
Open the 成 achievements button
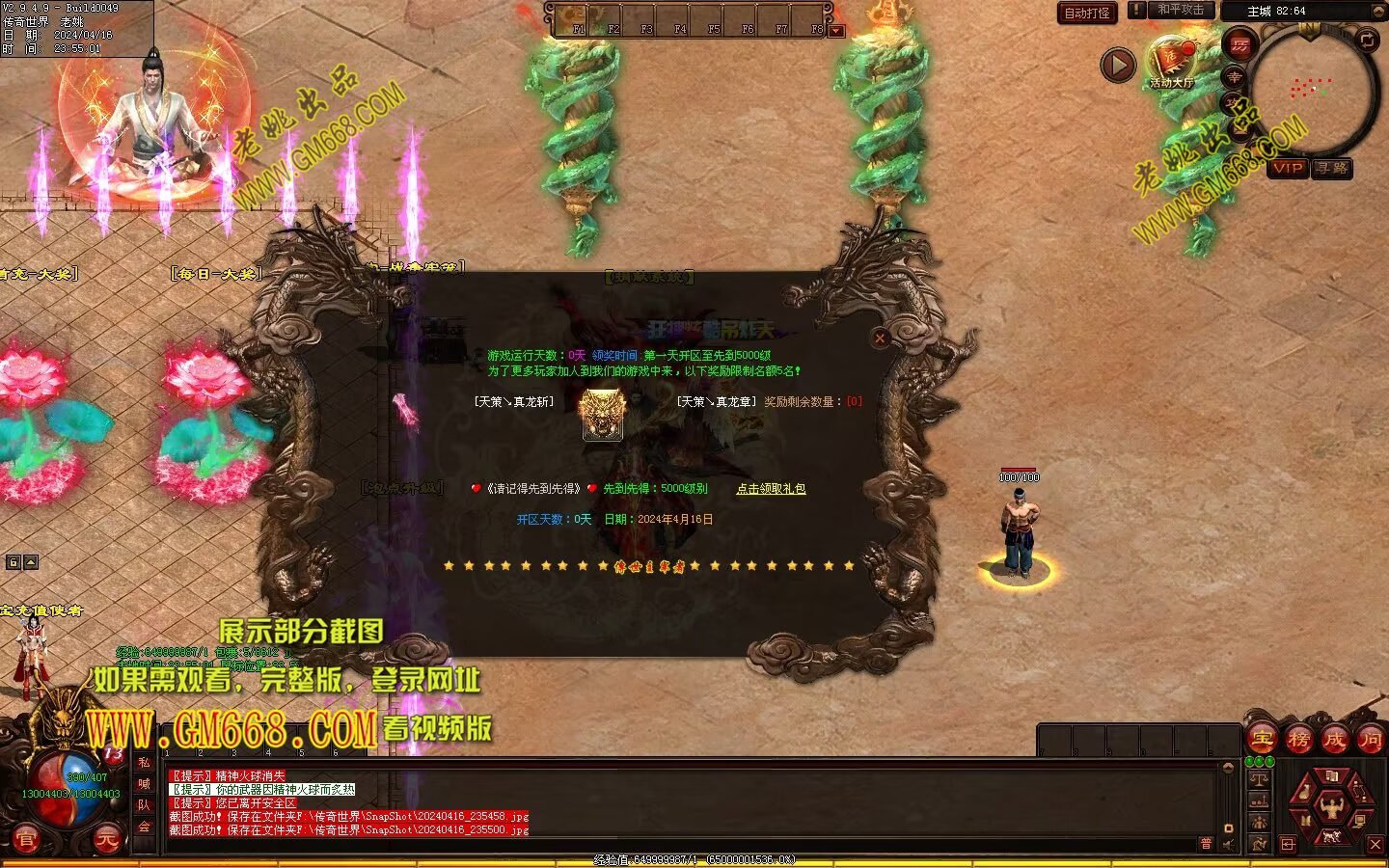(1334, 740)
